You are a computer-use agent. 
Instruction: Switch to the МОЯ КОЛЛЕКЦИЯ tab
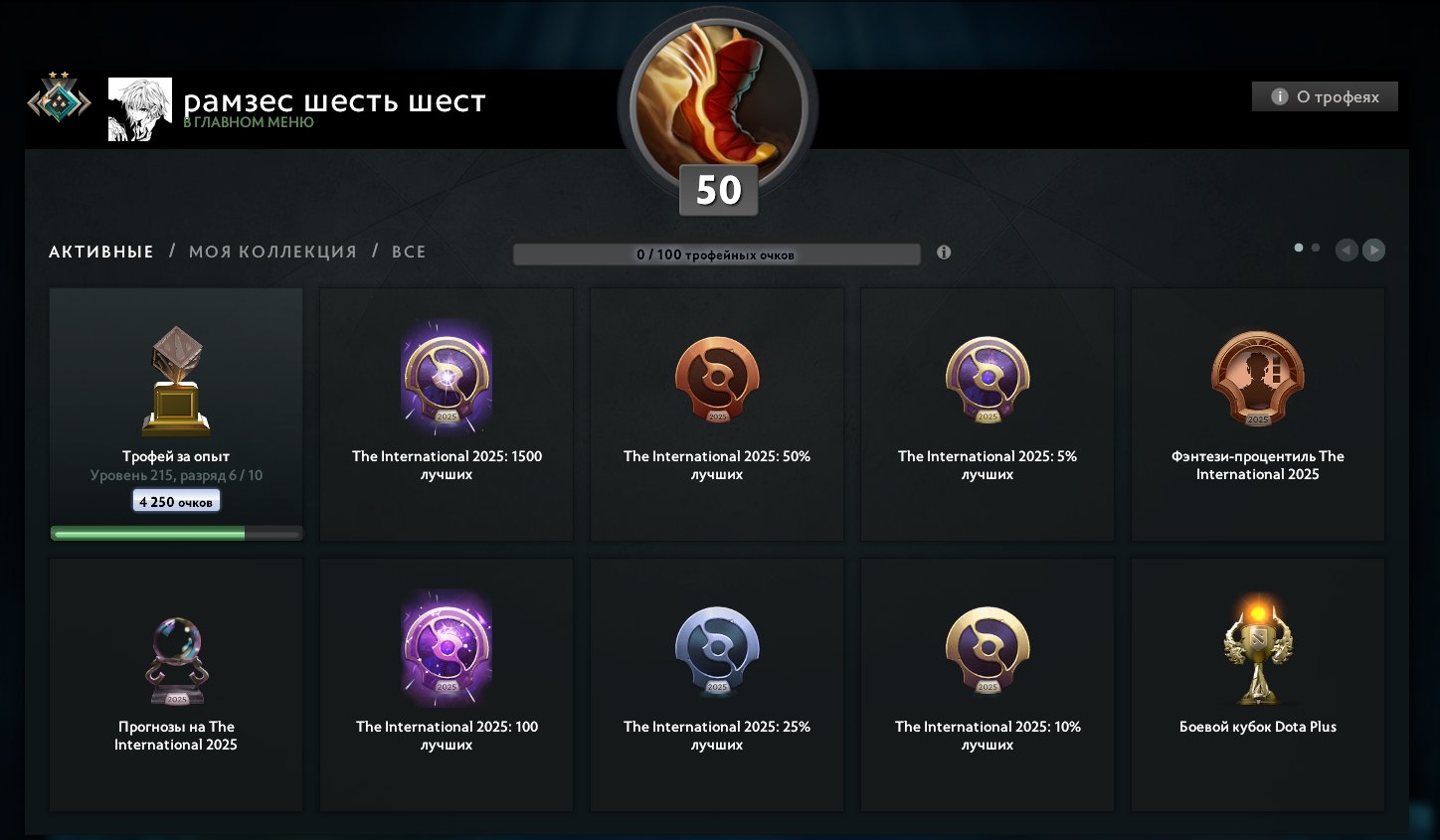271,252
